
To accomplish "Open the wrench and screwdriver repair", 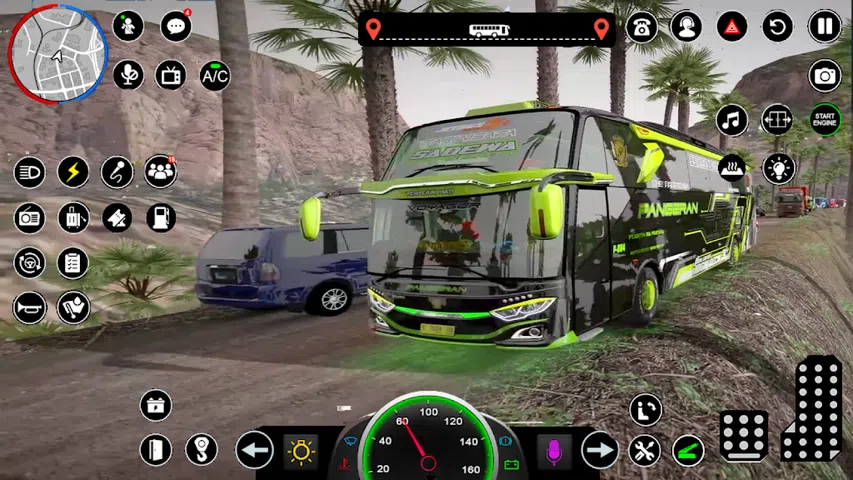I will pos(645,450).
